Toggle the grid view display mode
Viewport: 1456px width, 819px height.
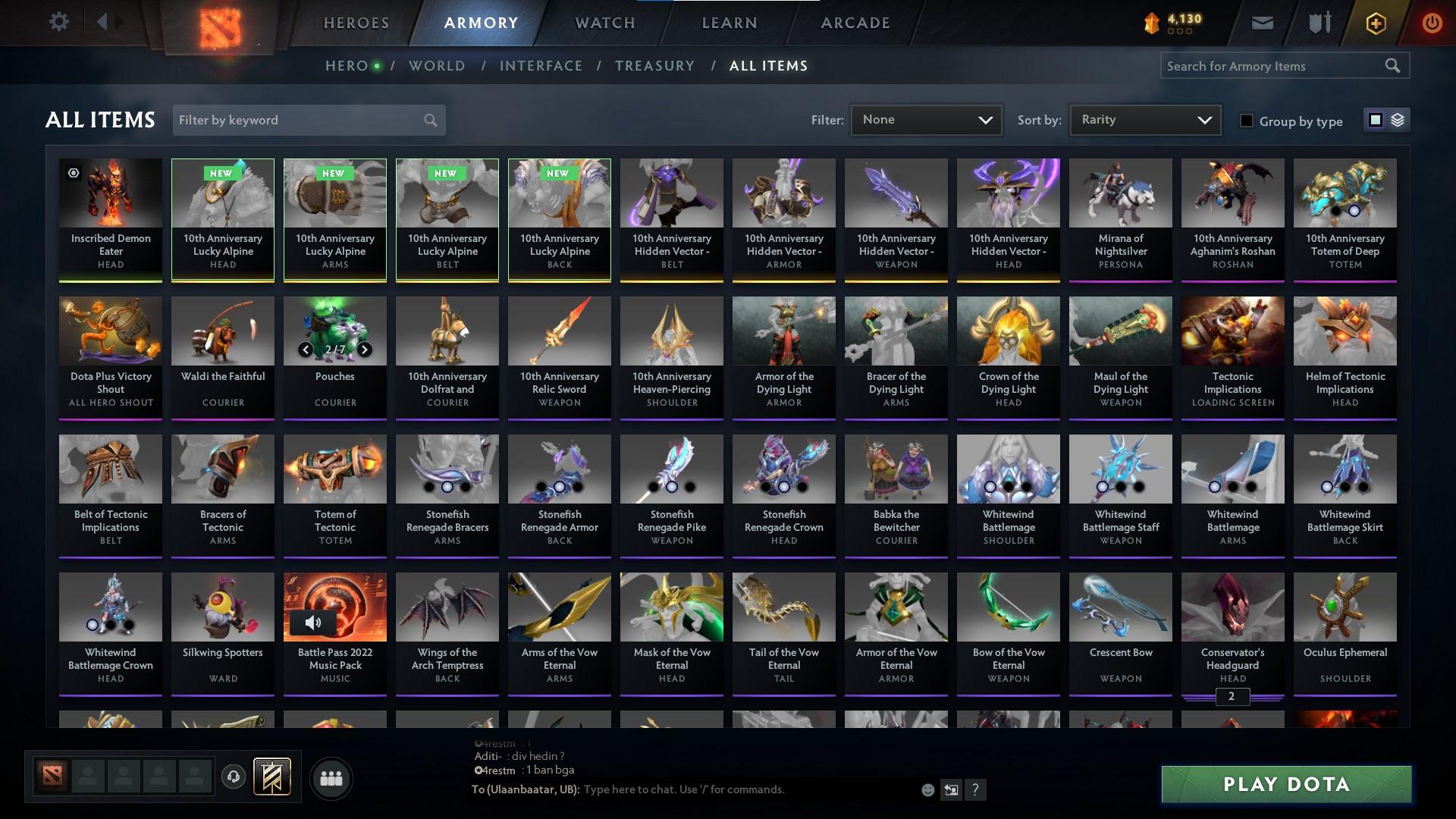[x=1375, y=120]
